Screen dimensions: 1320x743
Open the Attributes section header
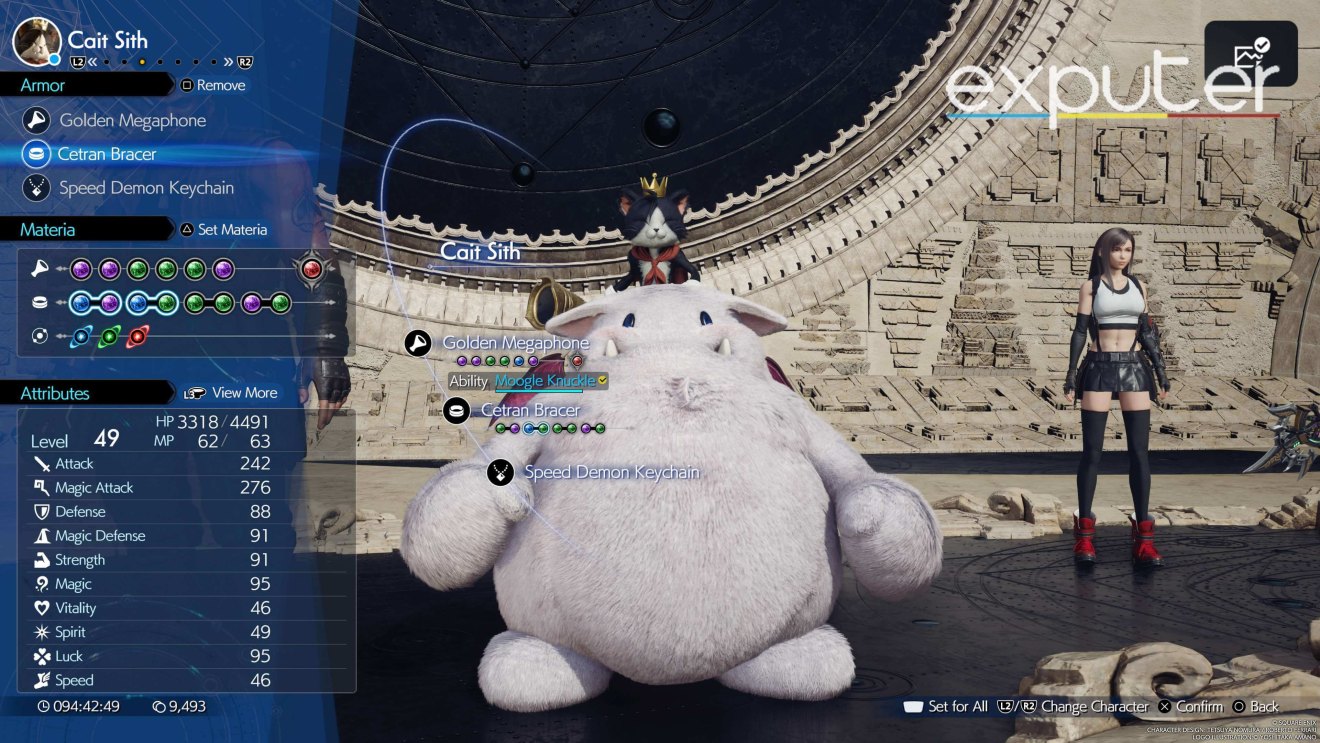pos(55,394)
